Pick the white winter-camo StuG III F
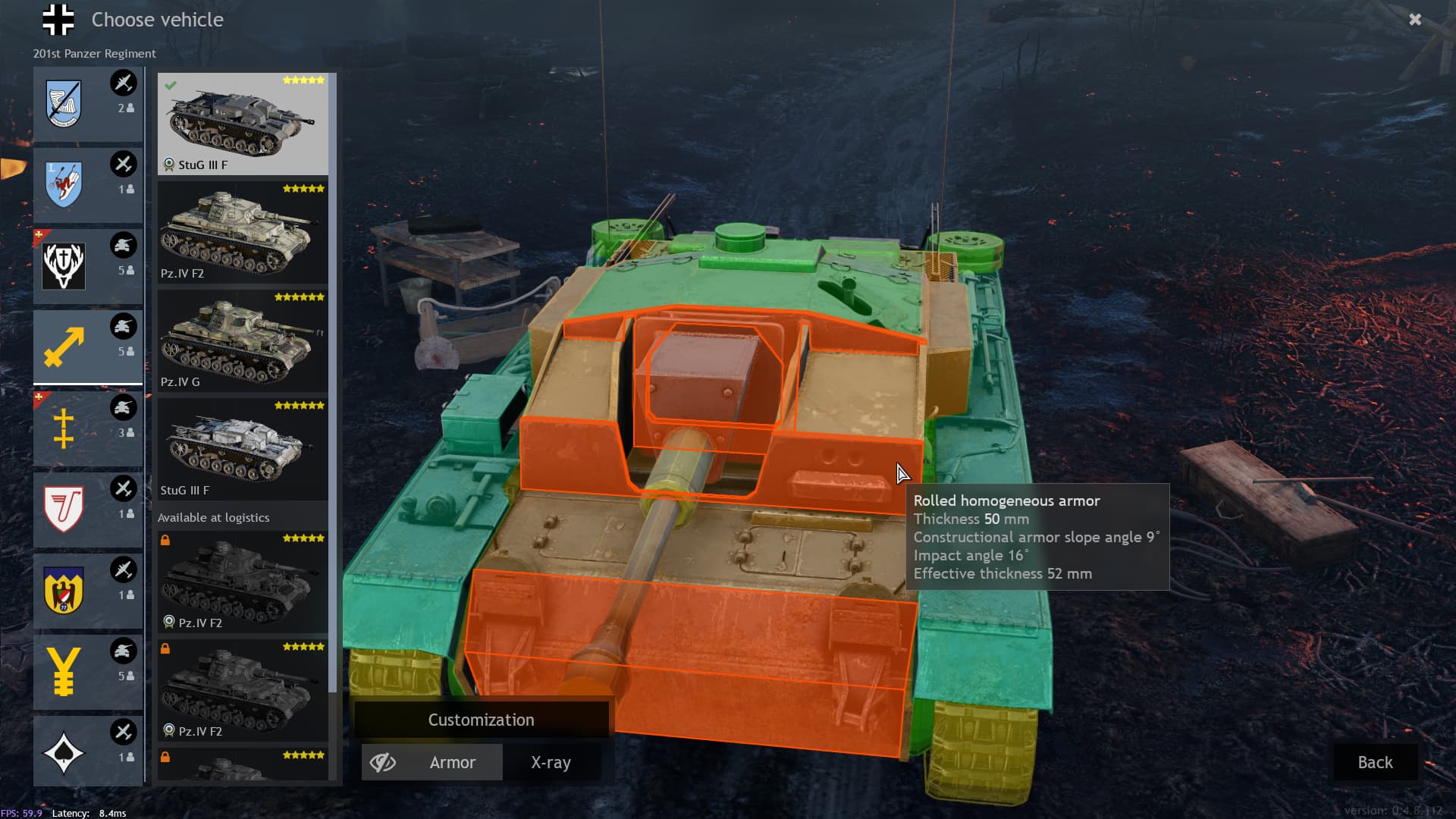The height and width of the screenshot is (819, 1456). click(243, 448)
